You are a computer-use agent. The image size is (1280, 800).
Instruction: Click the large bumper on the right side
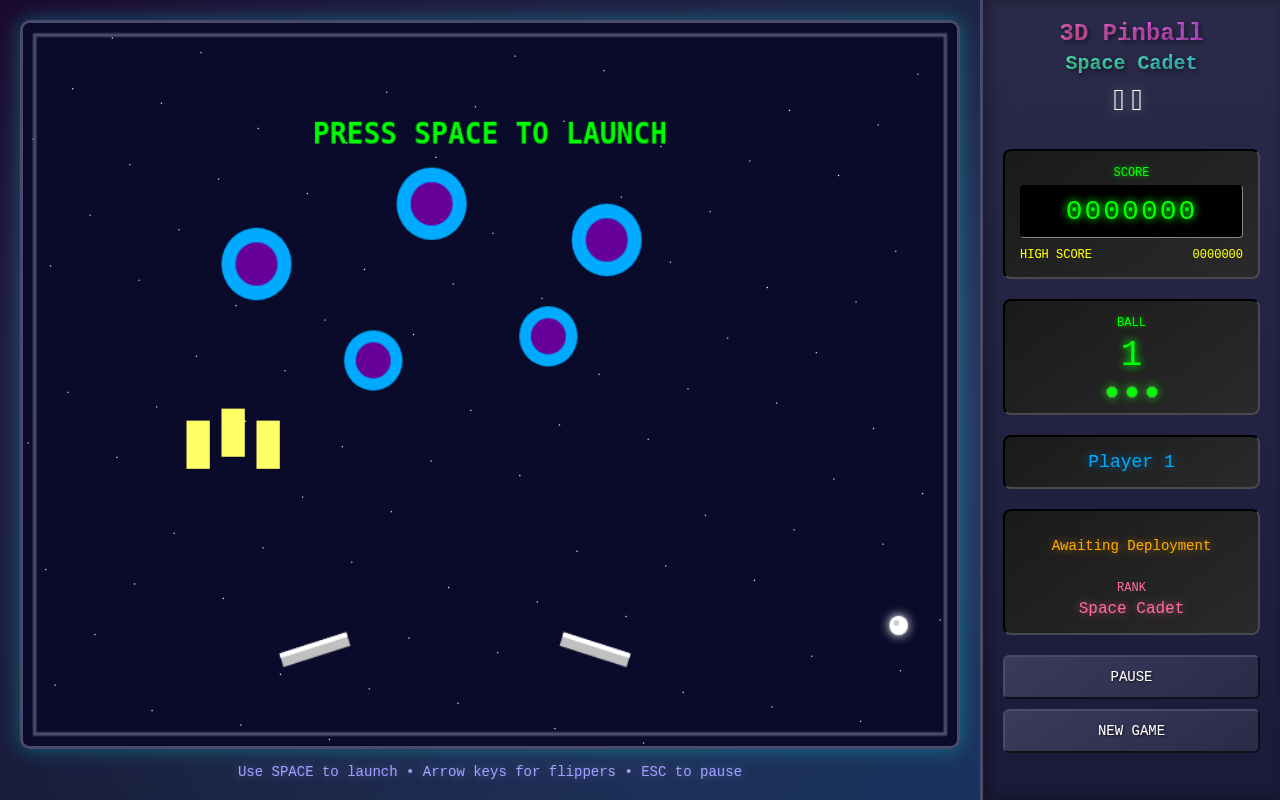coord(607,239)
